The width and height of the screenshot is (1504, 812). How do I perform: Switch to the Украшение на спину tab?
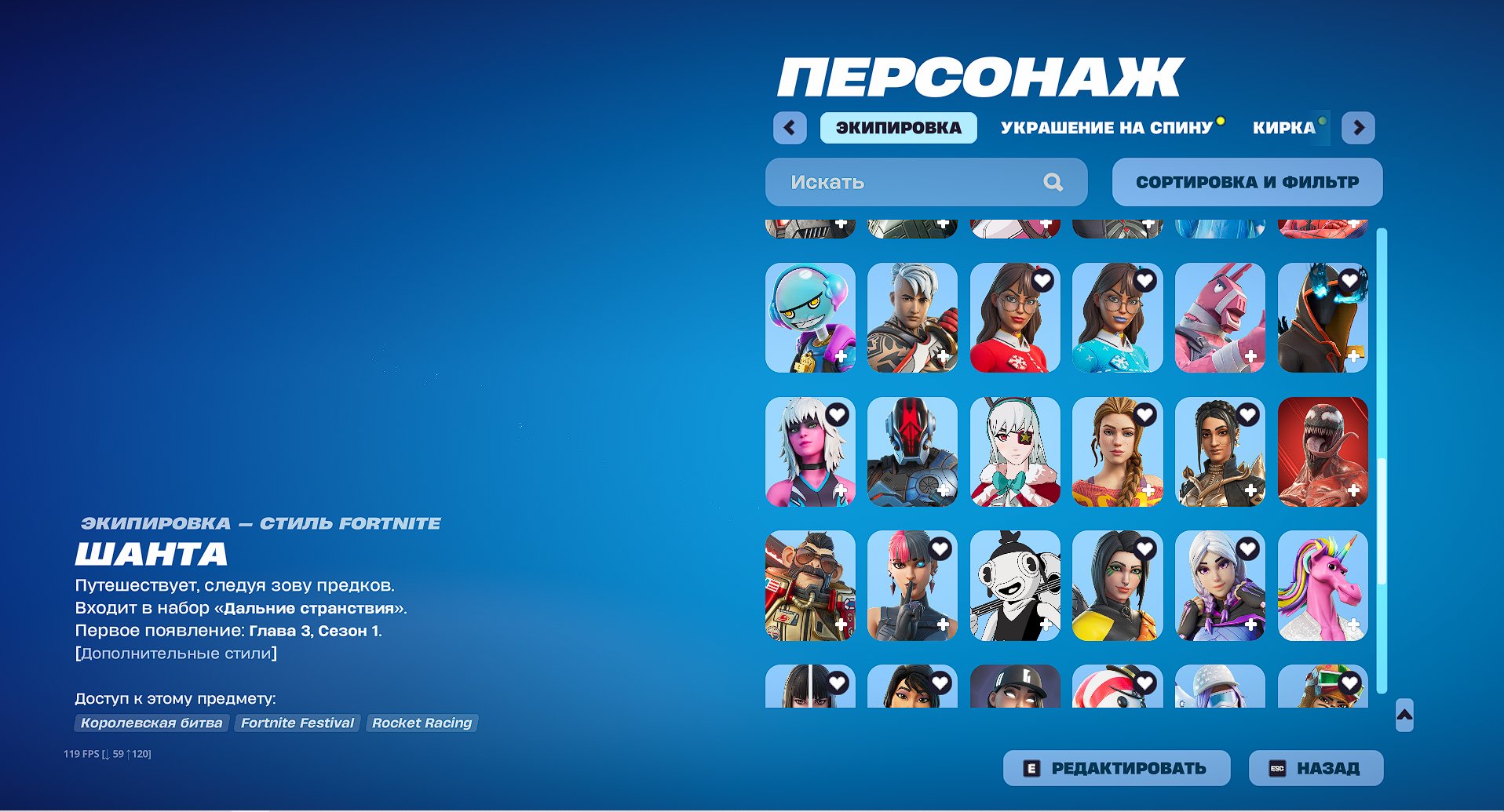1108,127
